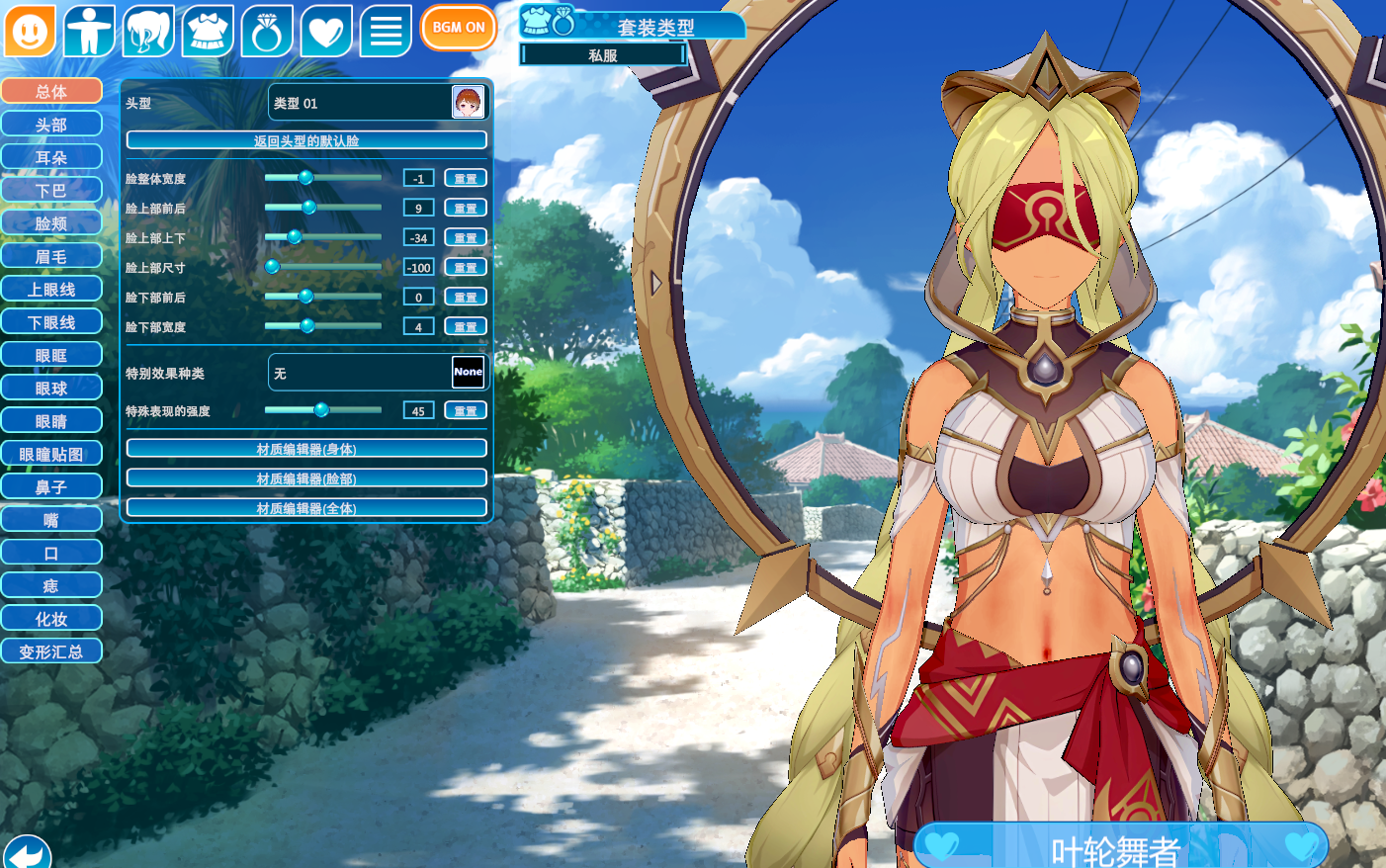Open the list menu icon
This screenshot has width=1386, height=868.
click(386, 31)
